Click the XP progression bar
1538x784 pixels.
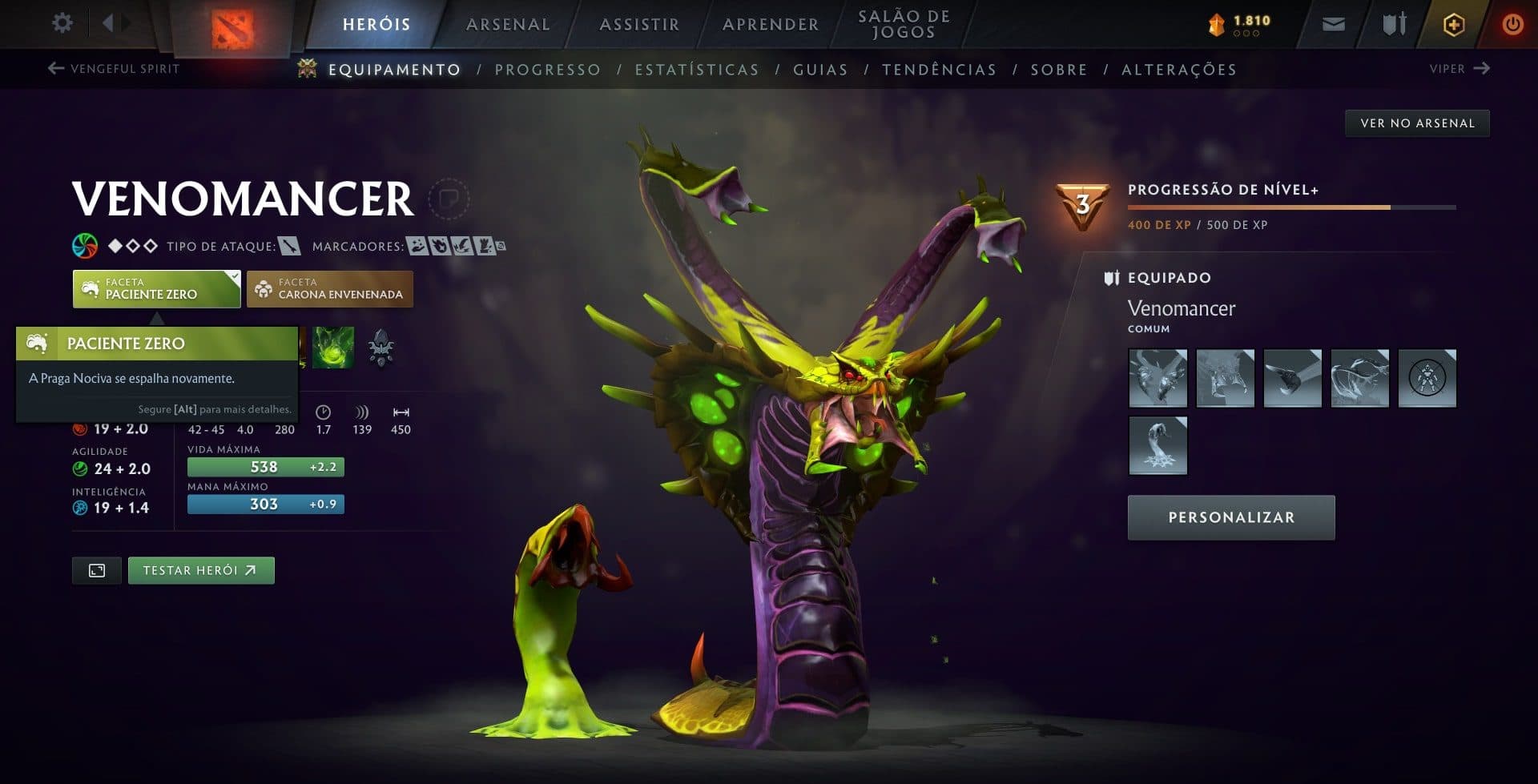pos(1292,207)
